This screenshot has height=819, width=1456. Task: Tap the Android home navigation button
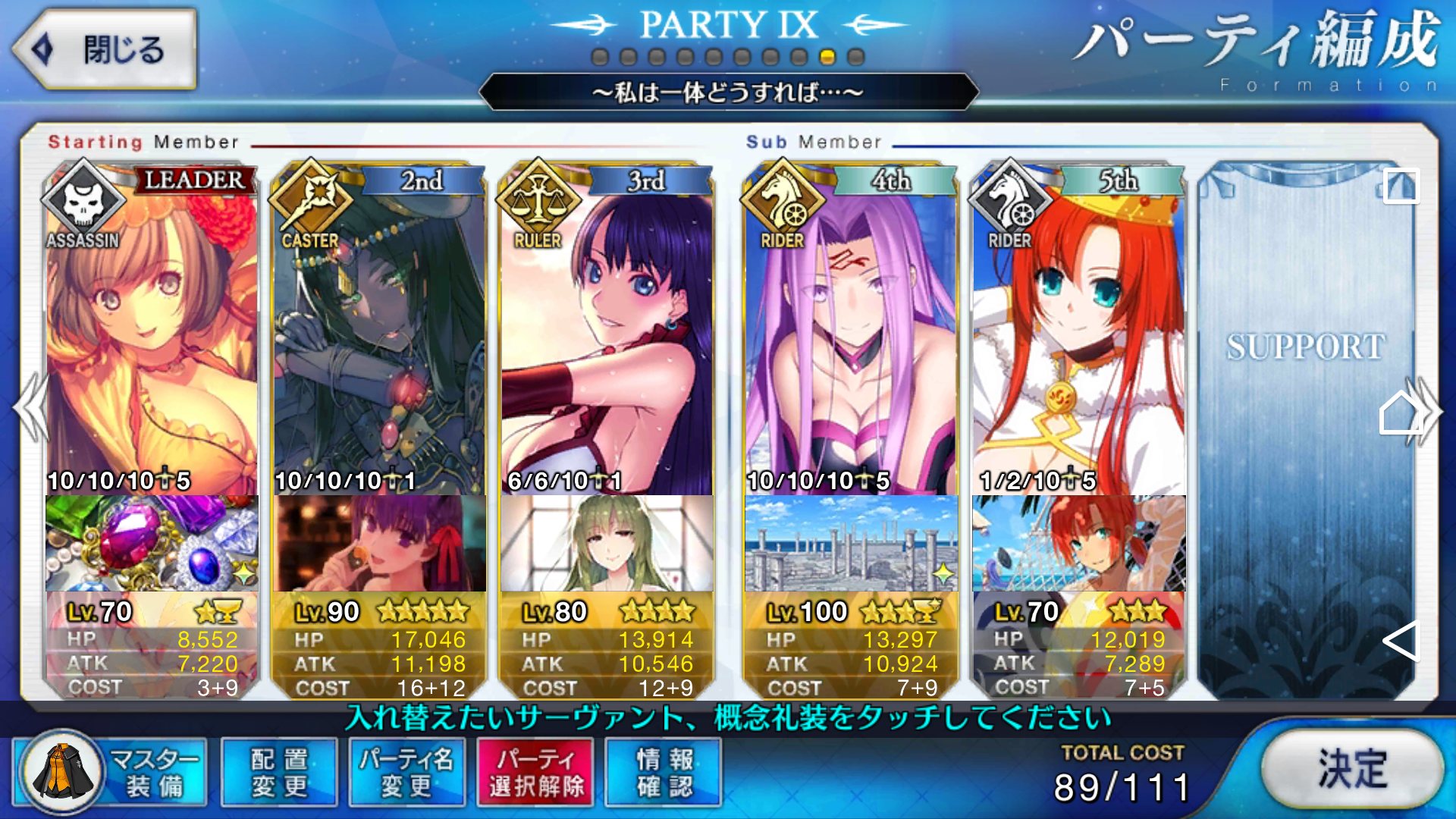coord(1399,413)
